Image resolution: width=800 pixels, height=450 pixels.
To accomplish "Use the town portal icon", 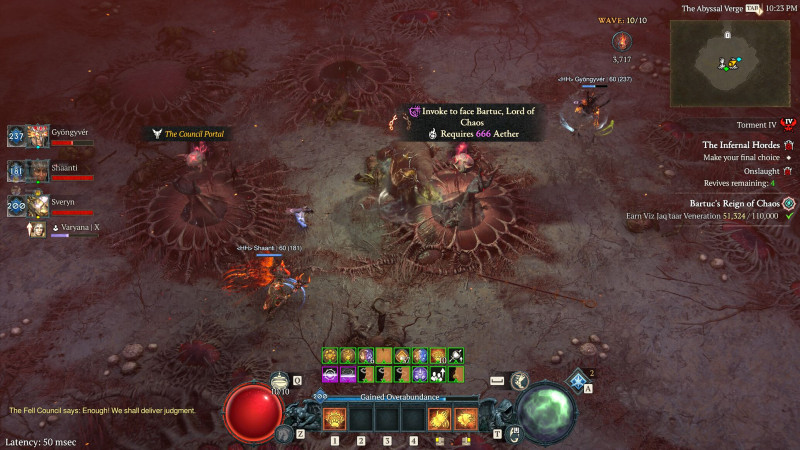I will pos(513,433).
